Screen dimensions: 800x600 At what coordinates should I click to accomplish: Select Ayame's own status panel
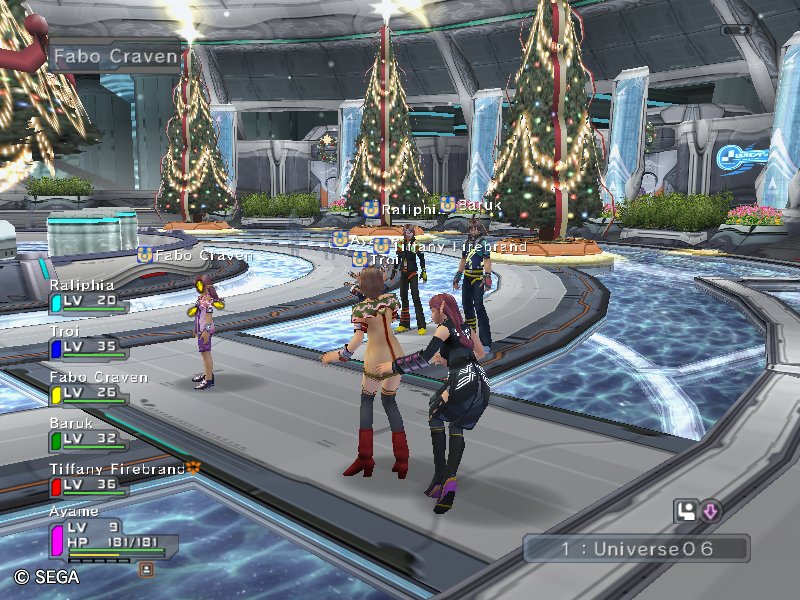click(110, 538)
